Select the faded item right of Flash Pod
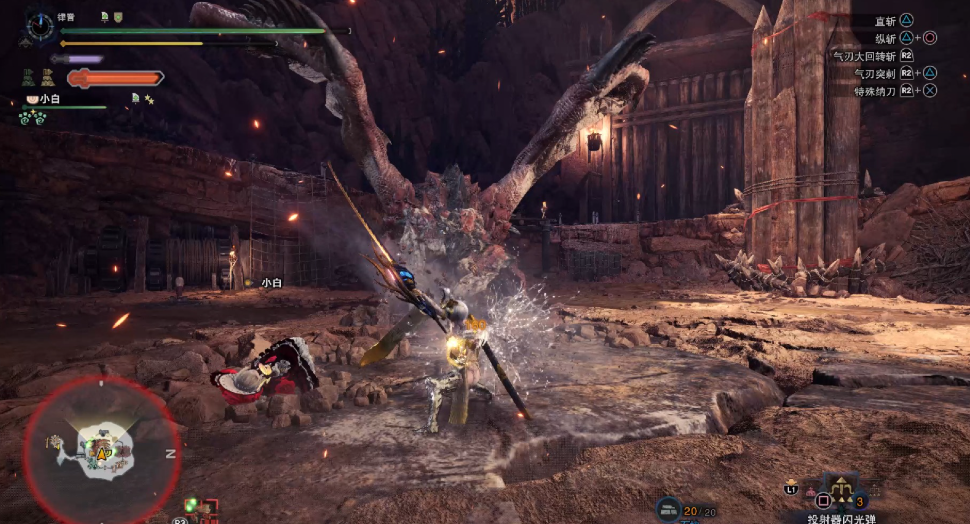The image size is (970, 524). (876, 490)
